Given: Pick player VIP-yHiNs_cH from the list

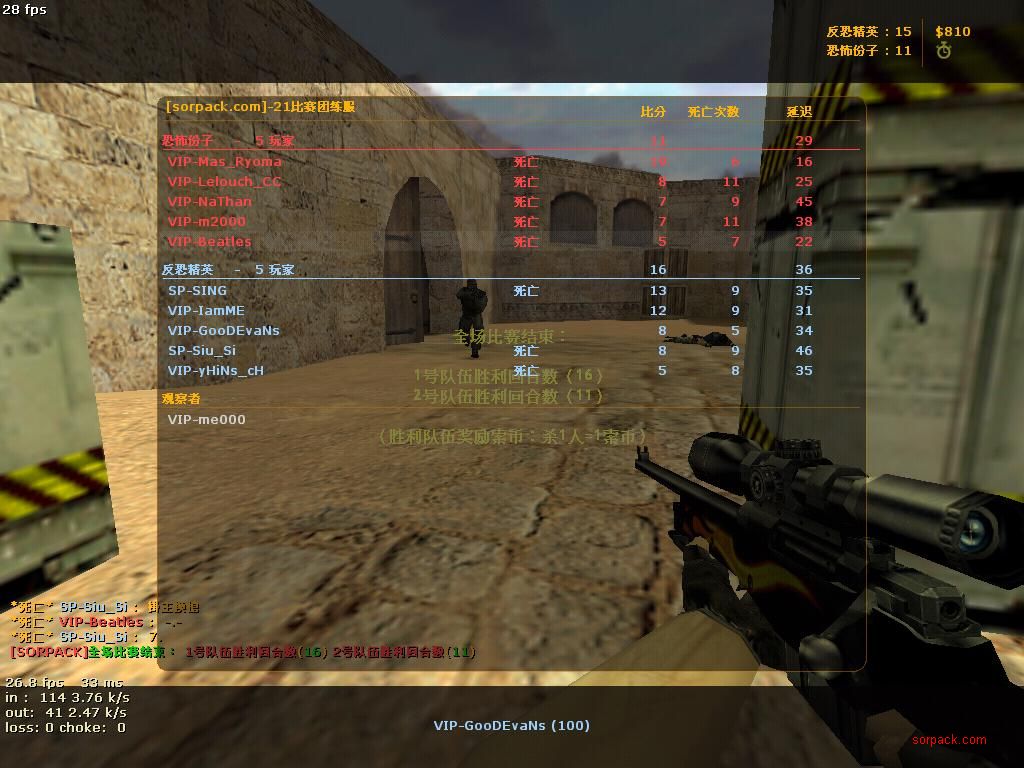Looking at the screenshot, I should tap(216, 371).
